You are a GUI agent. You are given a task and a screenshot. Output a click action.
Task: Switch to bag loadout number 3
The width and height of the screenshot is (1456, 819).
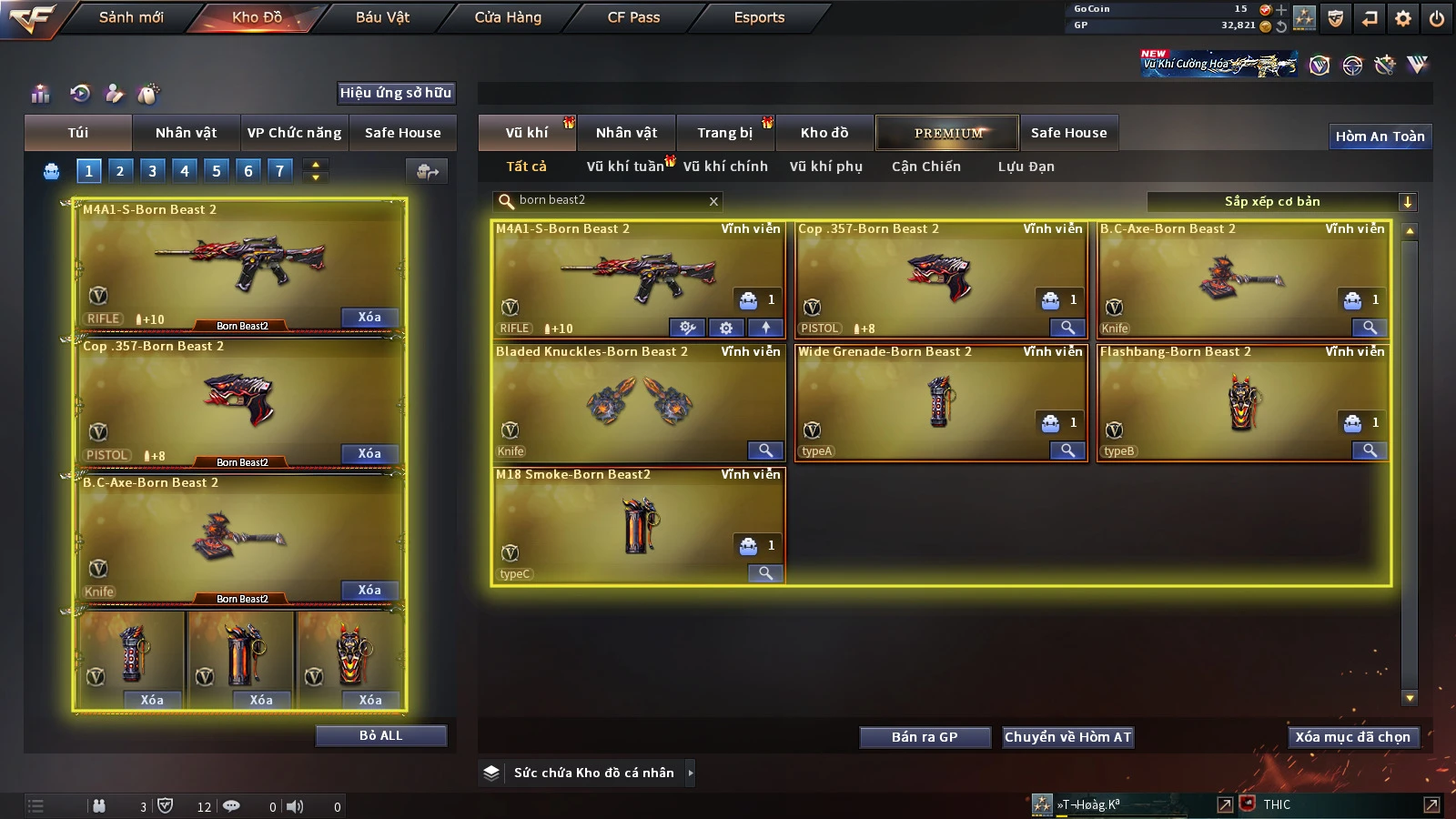[152, 170]
